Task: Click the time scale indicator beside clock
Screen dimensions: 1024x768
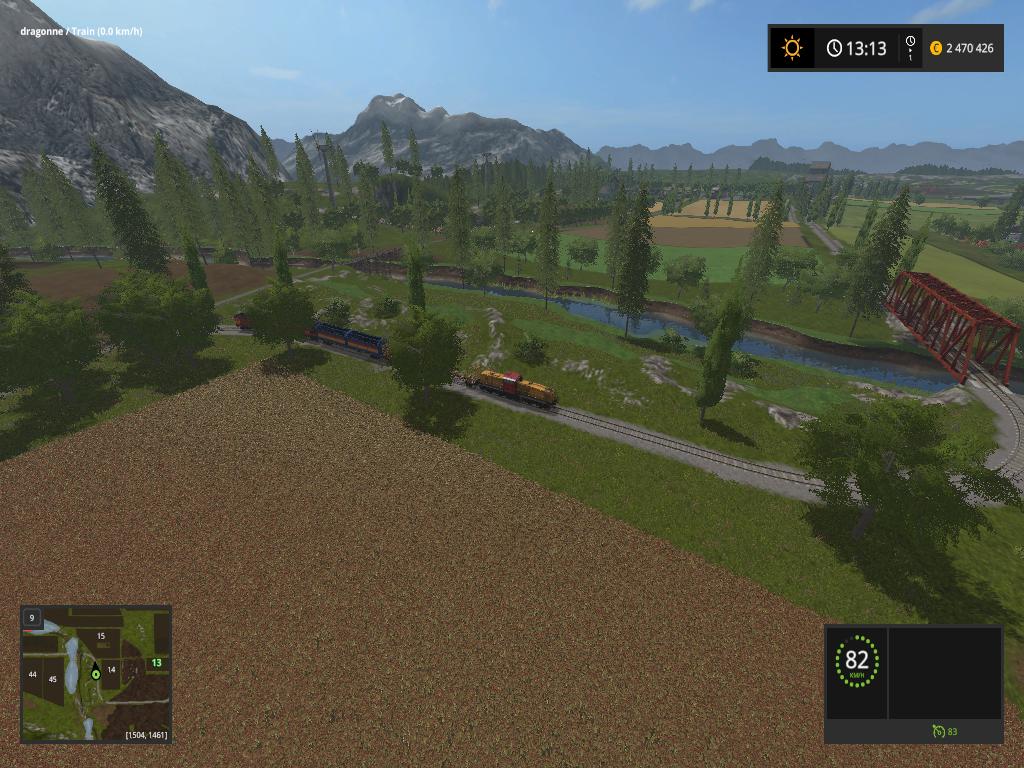Action: click(910, 48)
